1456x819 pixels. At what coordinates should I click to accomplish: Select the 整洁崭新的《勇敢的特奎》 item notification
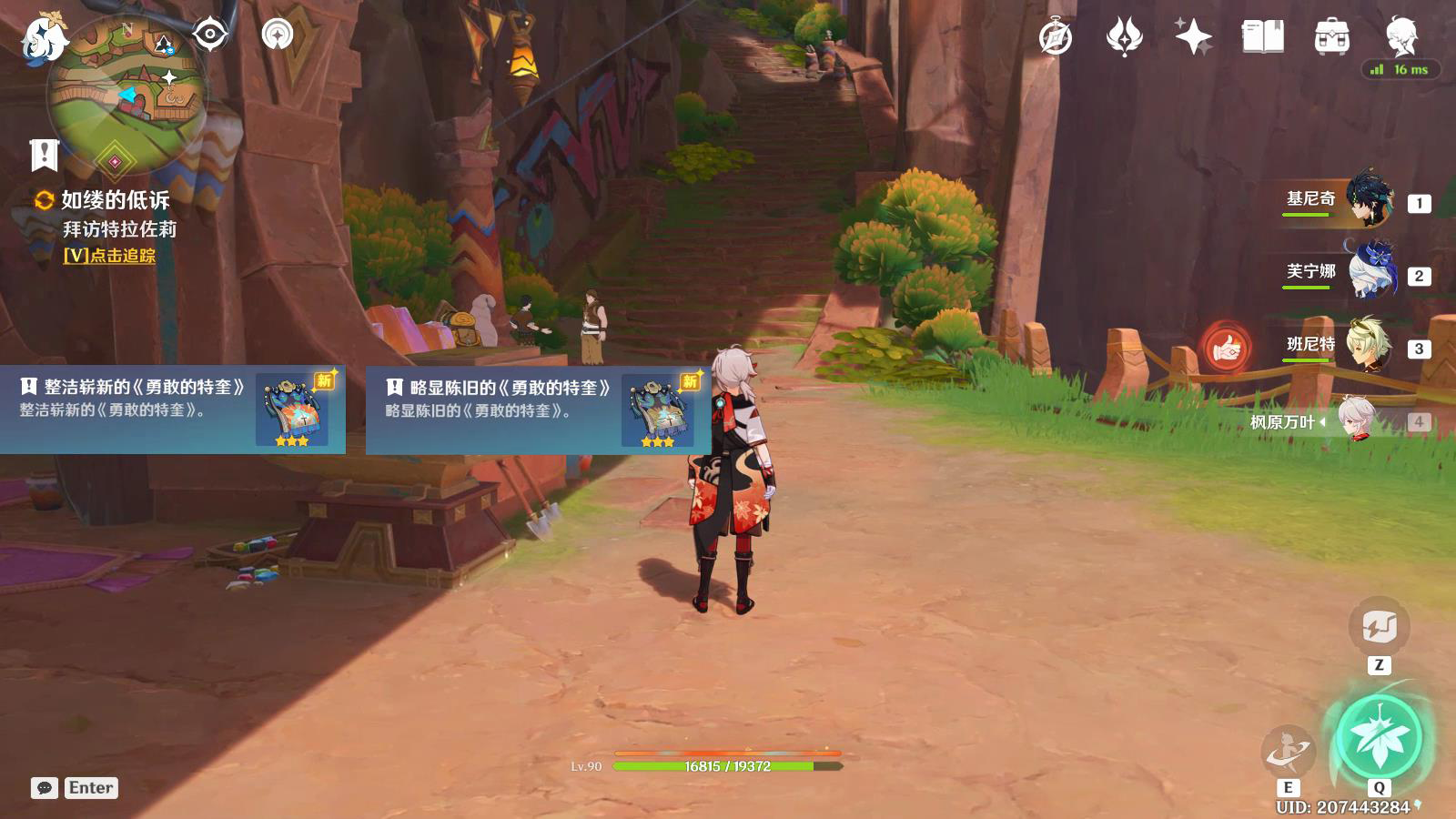pos(173,409)
